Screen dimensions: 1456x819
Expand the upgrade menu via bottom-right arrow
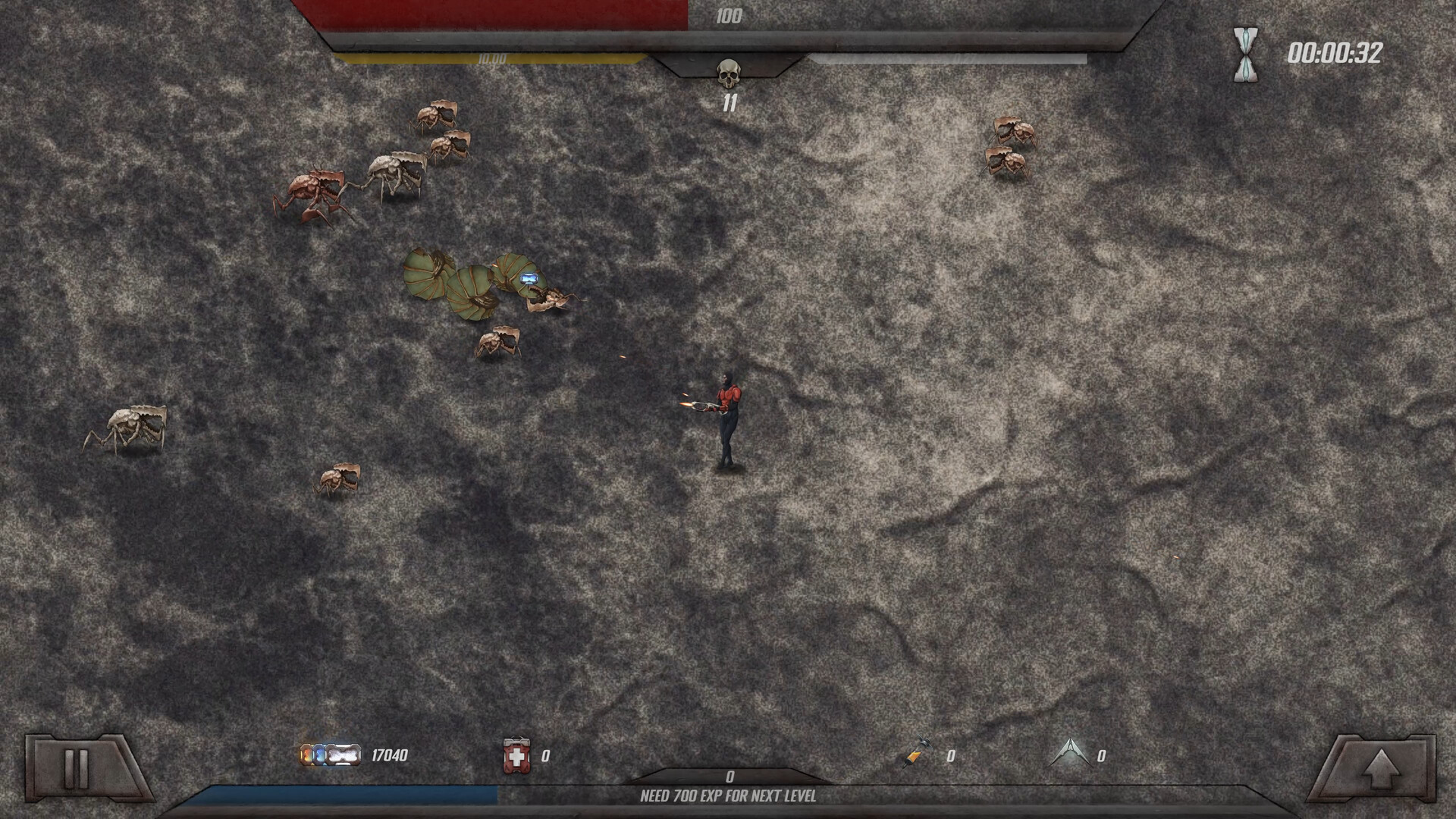point(1379,767)
